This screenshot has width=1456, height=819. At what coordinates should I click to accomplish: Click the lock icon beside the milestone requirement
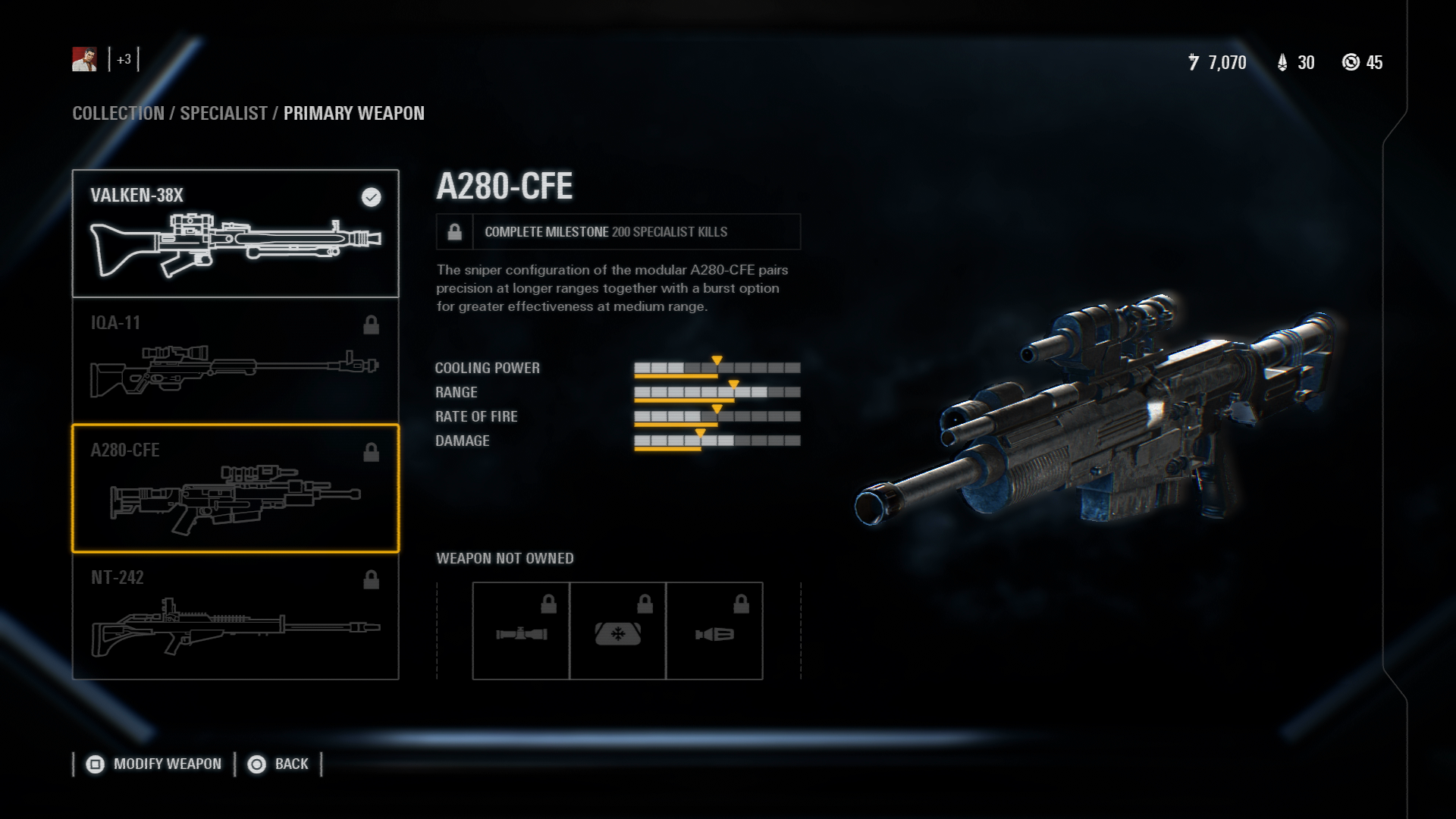[453, 232]
